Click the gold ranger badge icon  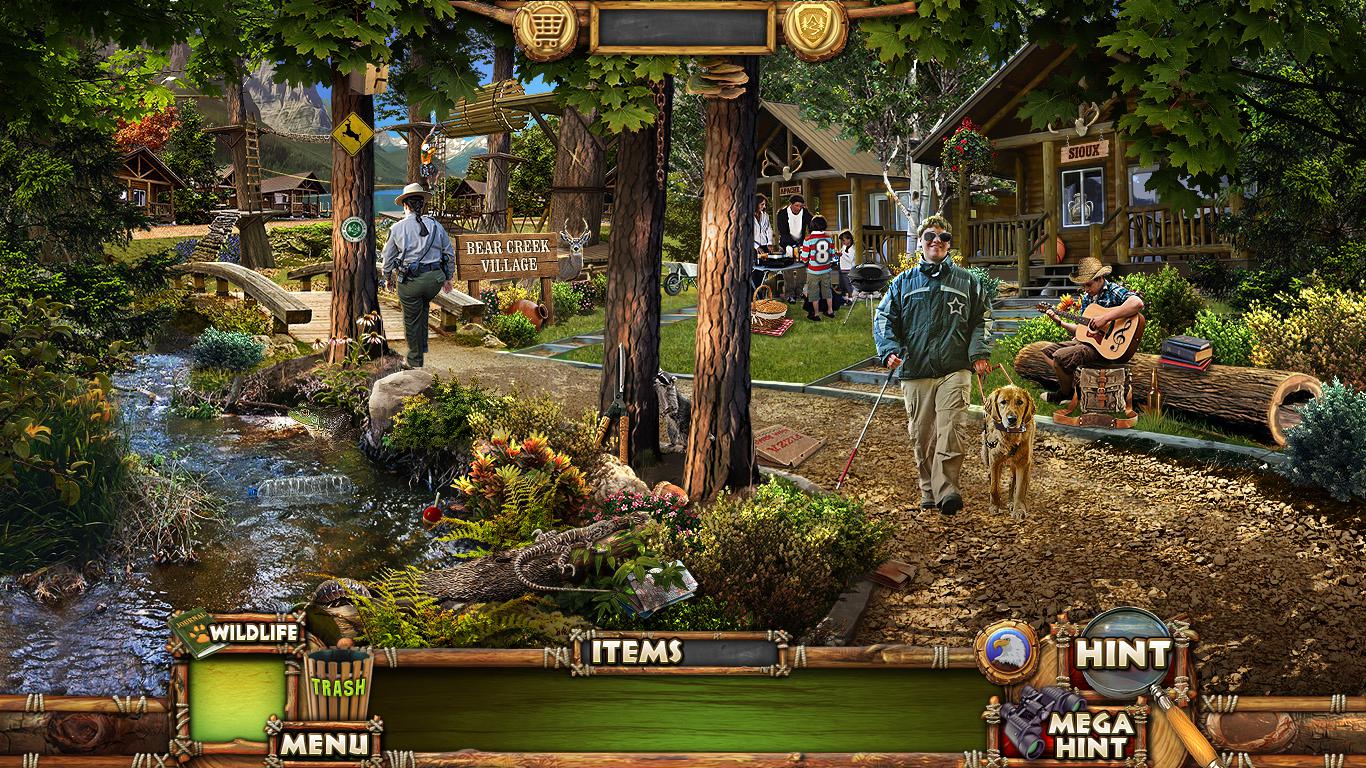pyautogui.click(x=815, y=28)
